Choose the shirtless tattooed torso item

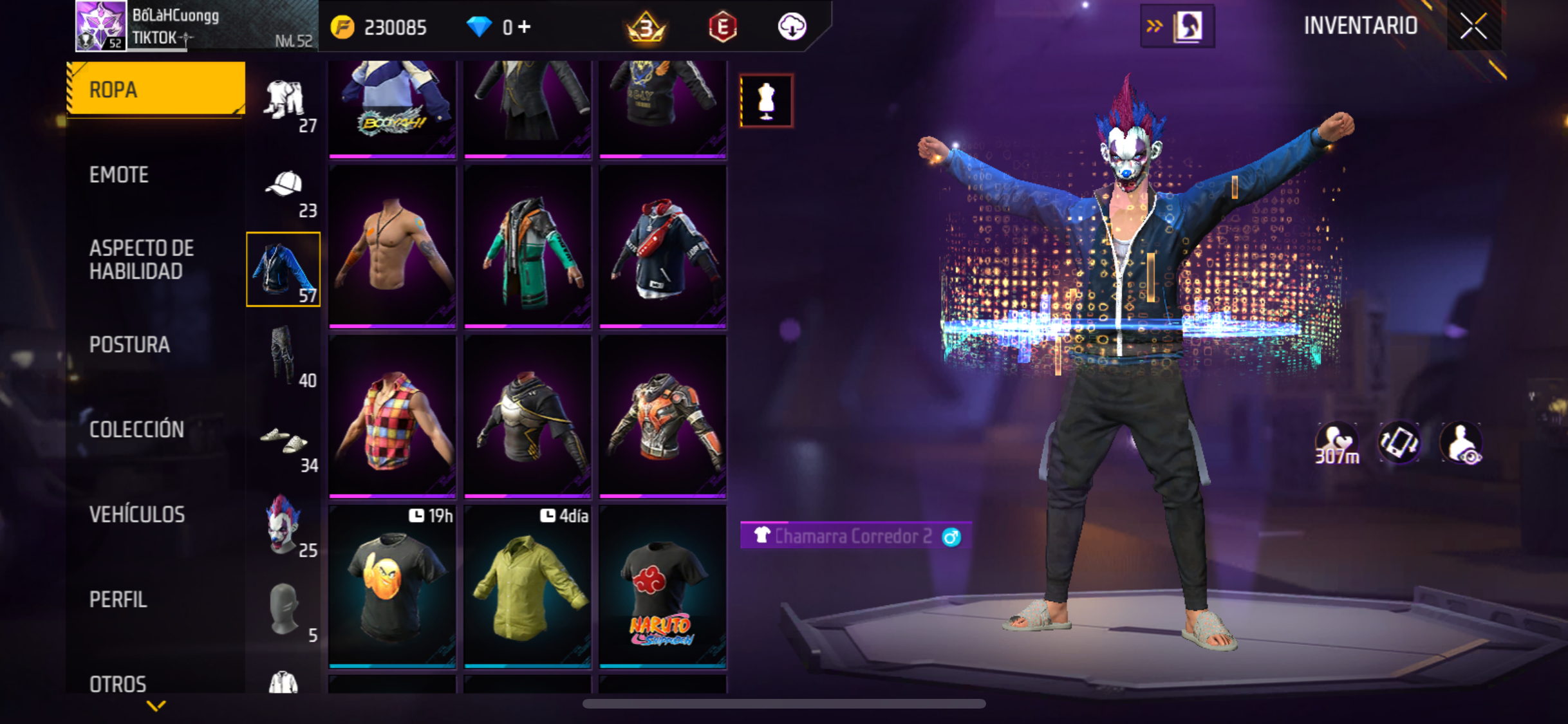coord(392,247)
